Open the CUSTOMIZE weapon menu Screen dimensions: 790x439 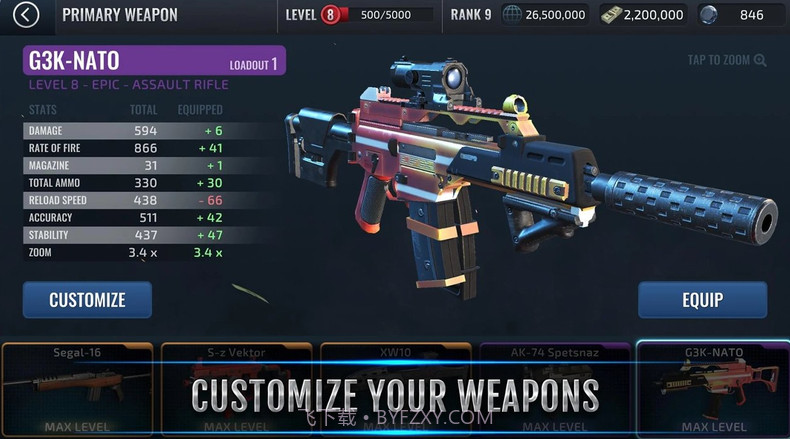[x=87, y=299]
